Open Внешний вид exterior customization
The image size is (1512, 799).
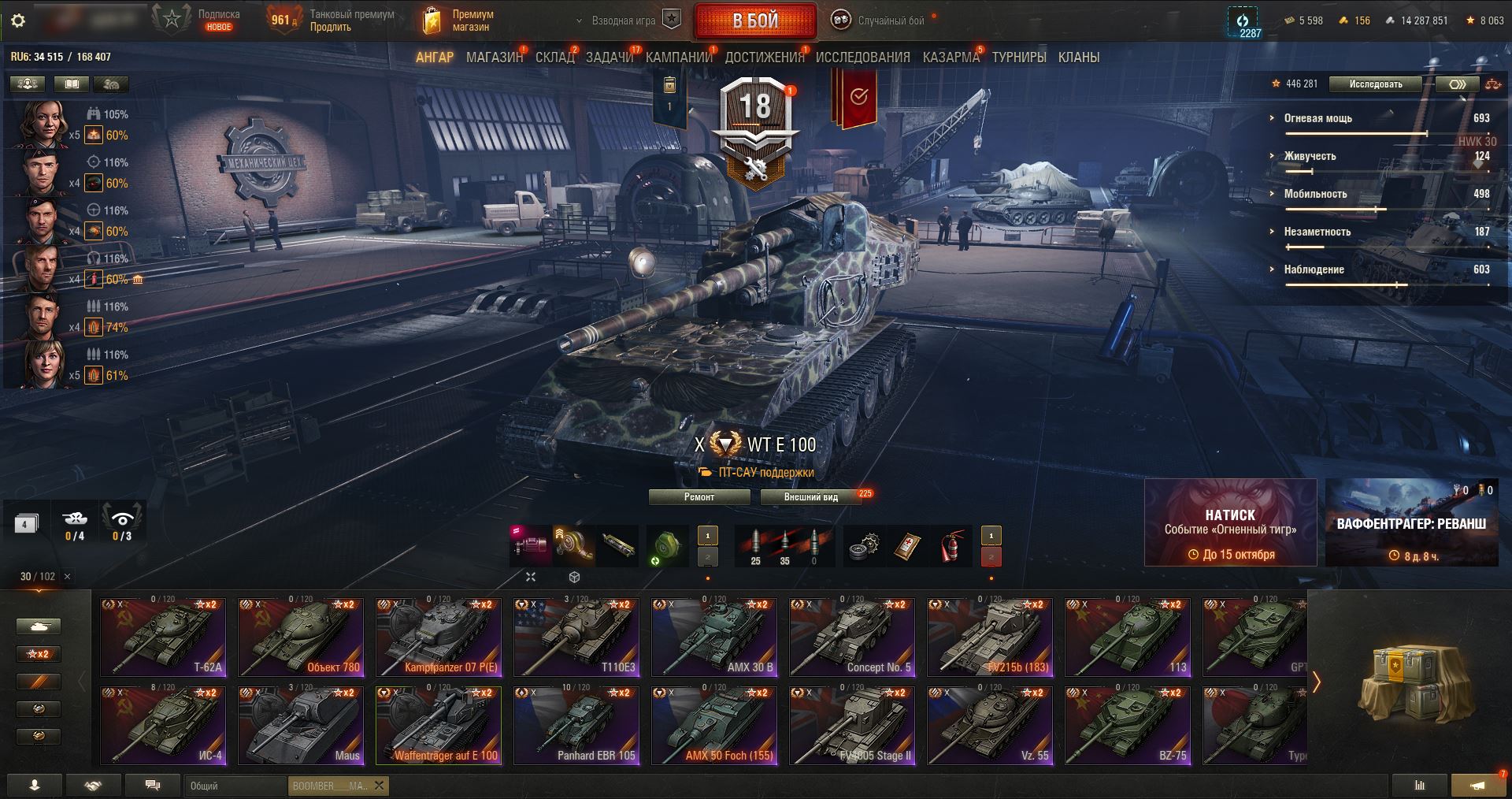click(810, 497)
